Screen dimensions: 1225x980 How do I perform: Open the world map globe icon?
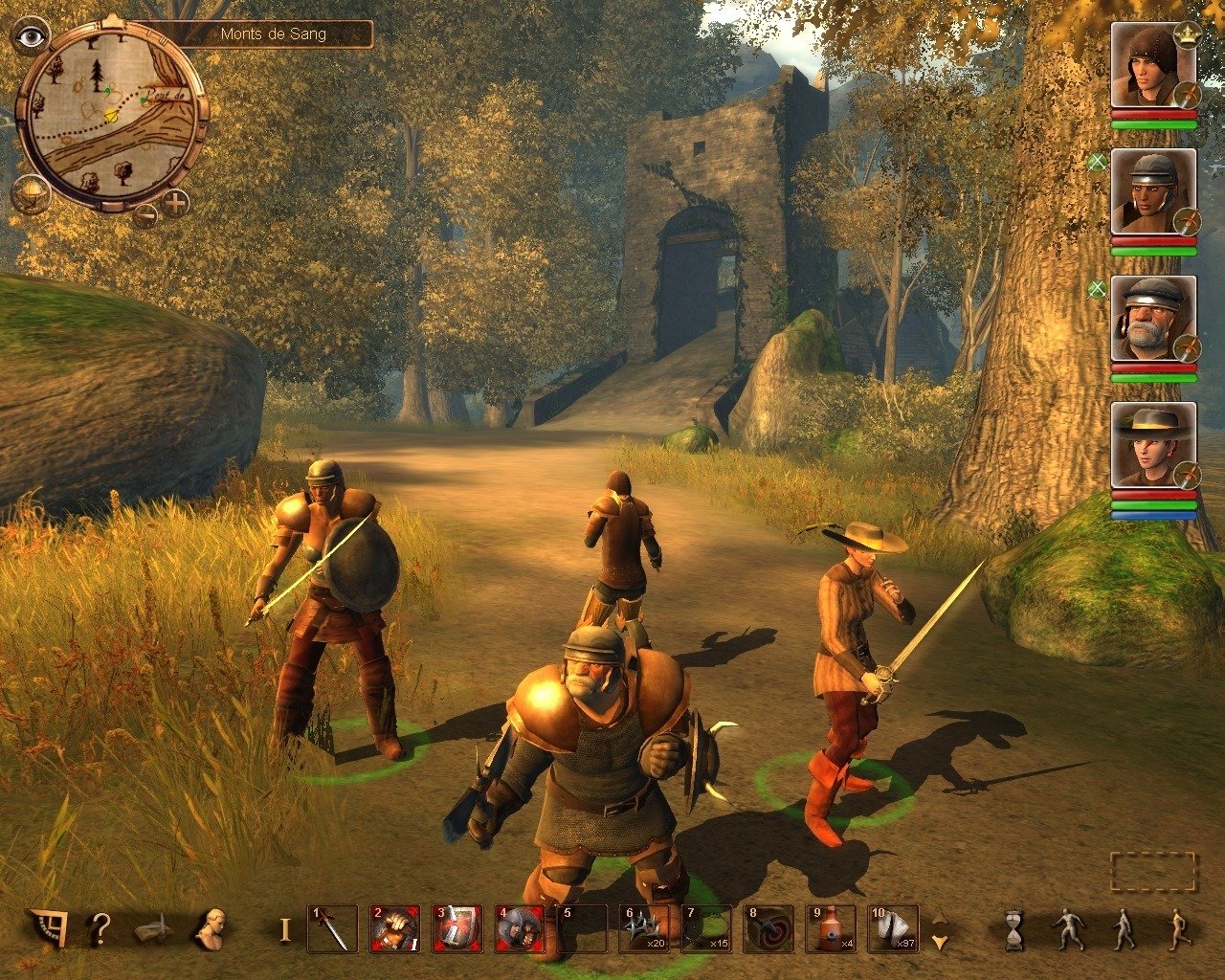31,196
